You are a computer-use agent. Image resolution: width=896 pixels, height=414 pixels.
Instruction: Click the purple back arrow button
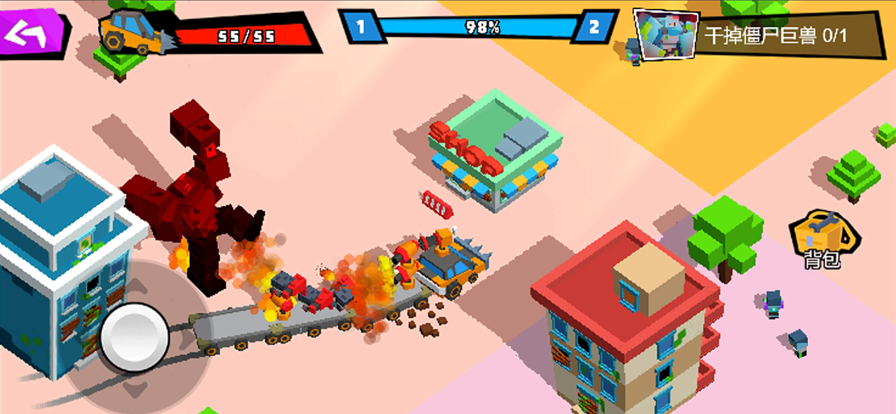(x=30, y=31)
